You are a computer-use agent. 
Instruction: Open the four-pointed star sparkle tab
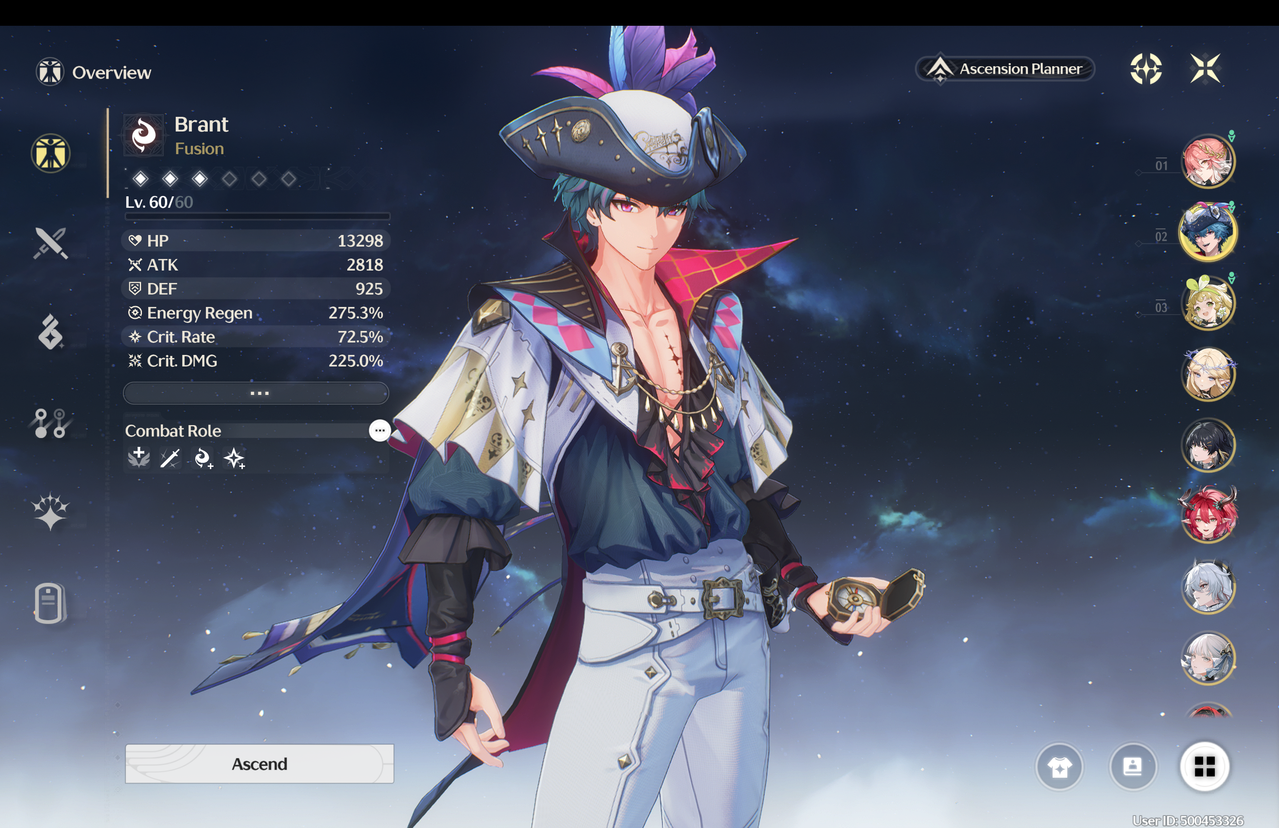pyautogui.click(x=50, y=512)
